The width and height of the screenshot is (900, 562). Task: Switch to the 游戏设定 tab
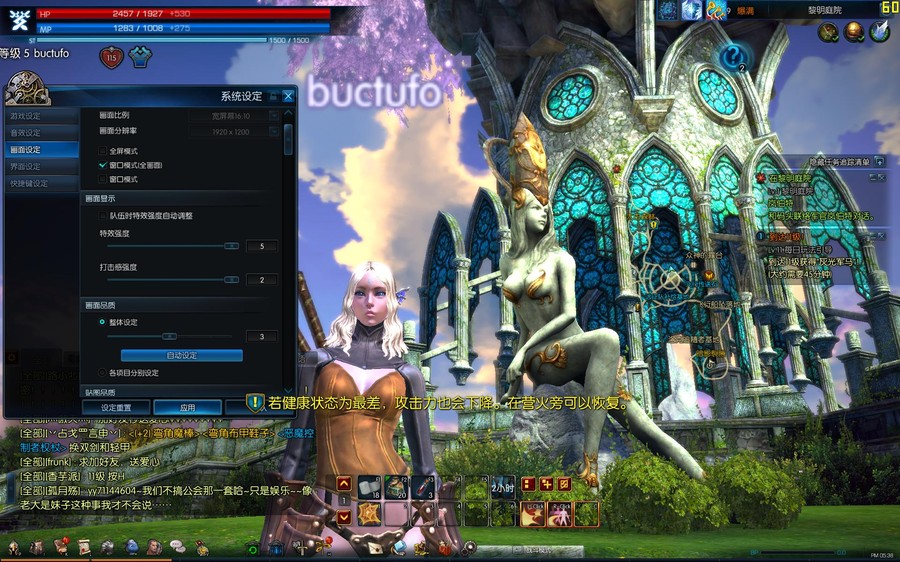pyautogui.click(x=27, y=116)
